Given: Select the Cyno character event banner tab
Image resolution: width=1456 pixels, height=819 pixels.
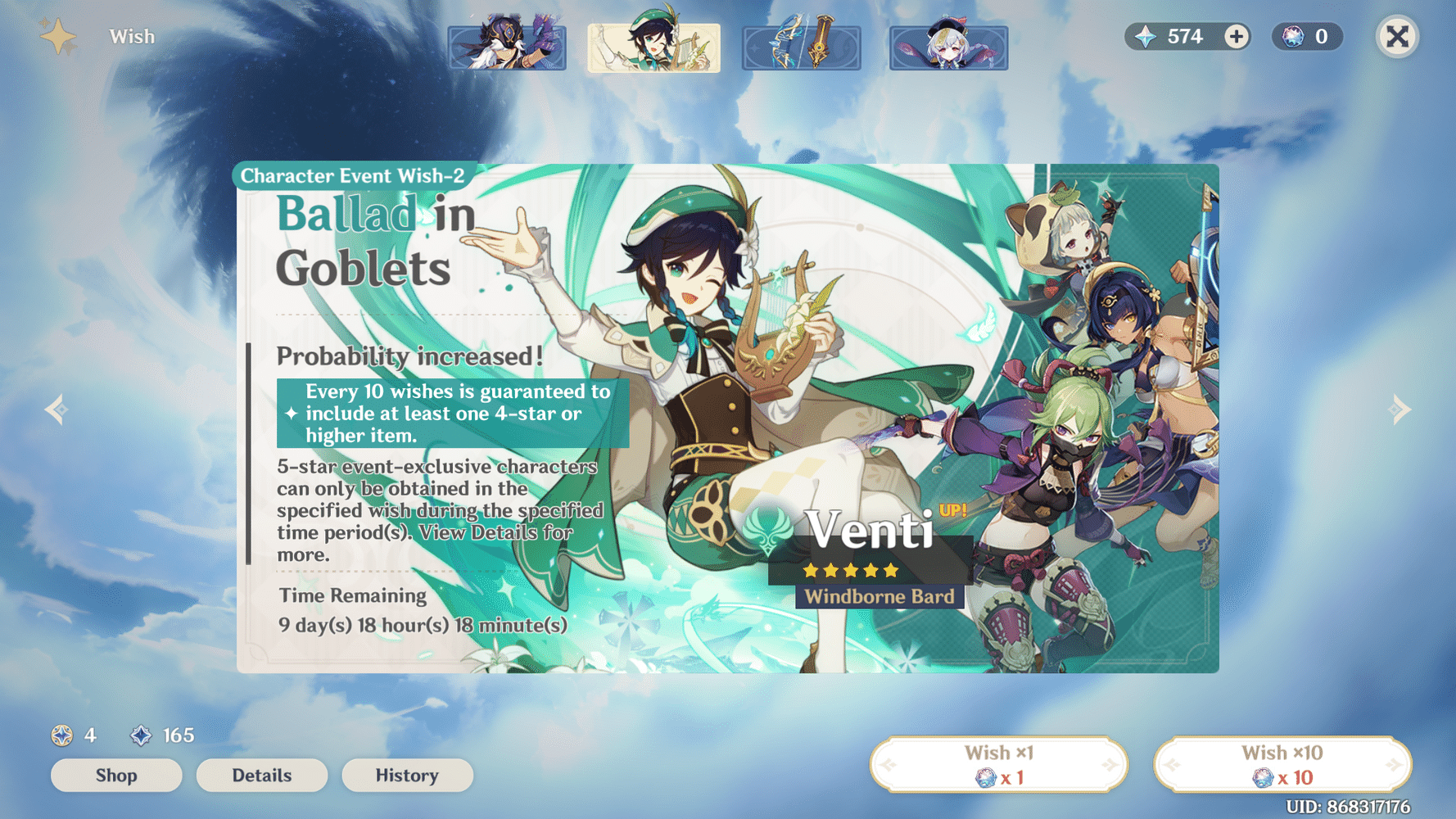Looking at the screenshot, I should coord(507,47).
